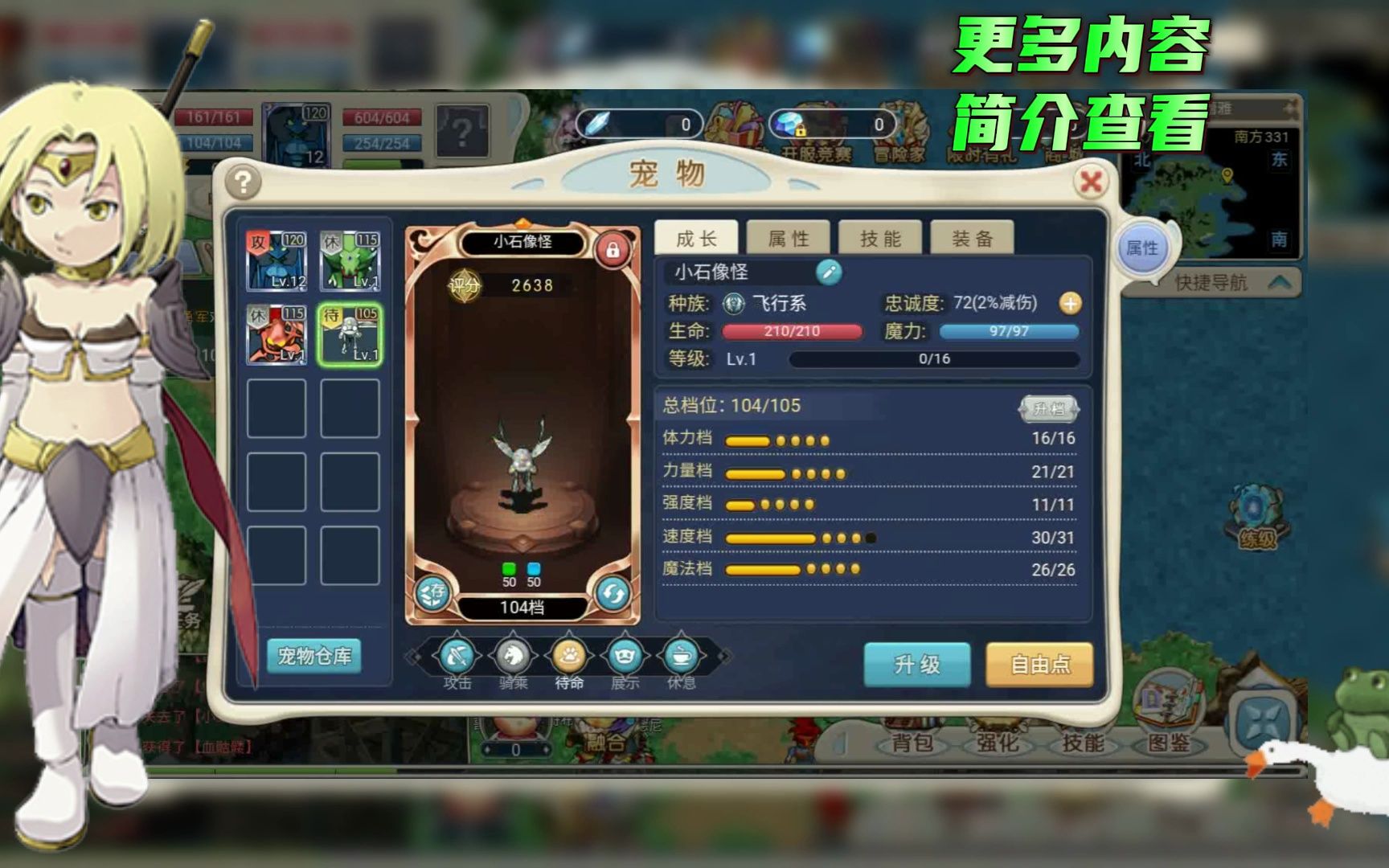Switch to the 属性 tab
The height and width of the screenshot is (868, 1389).
point(789,237)
